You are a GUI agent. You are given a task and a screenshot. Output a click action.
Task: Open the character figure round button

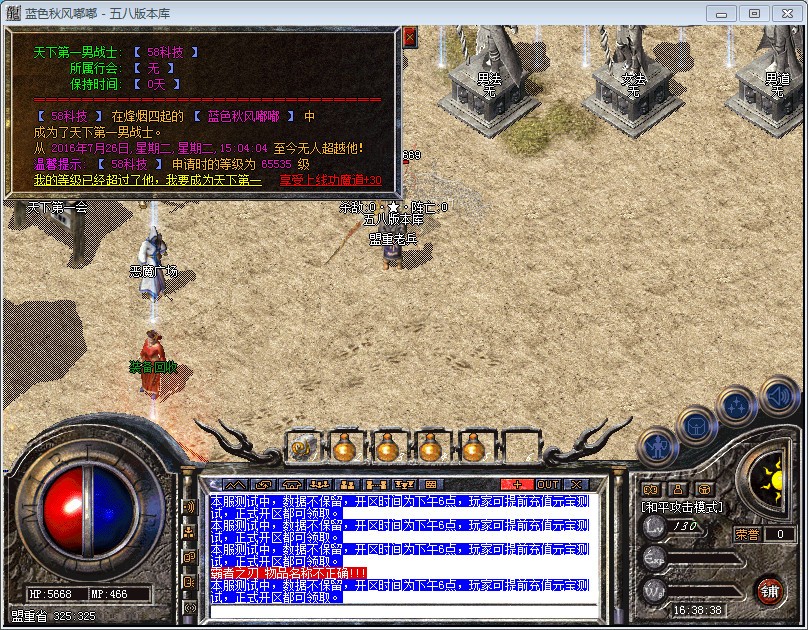coord(657,444)
